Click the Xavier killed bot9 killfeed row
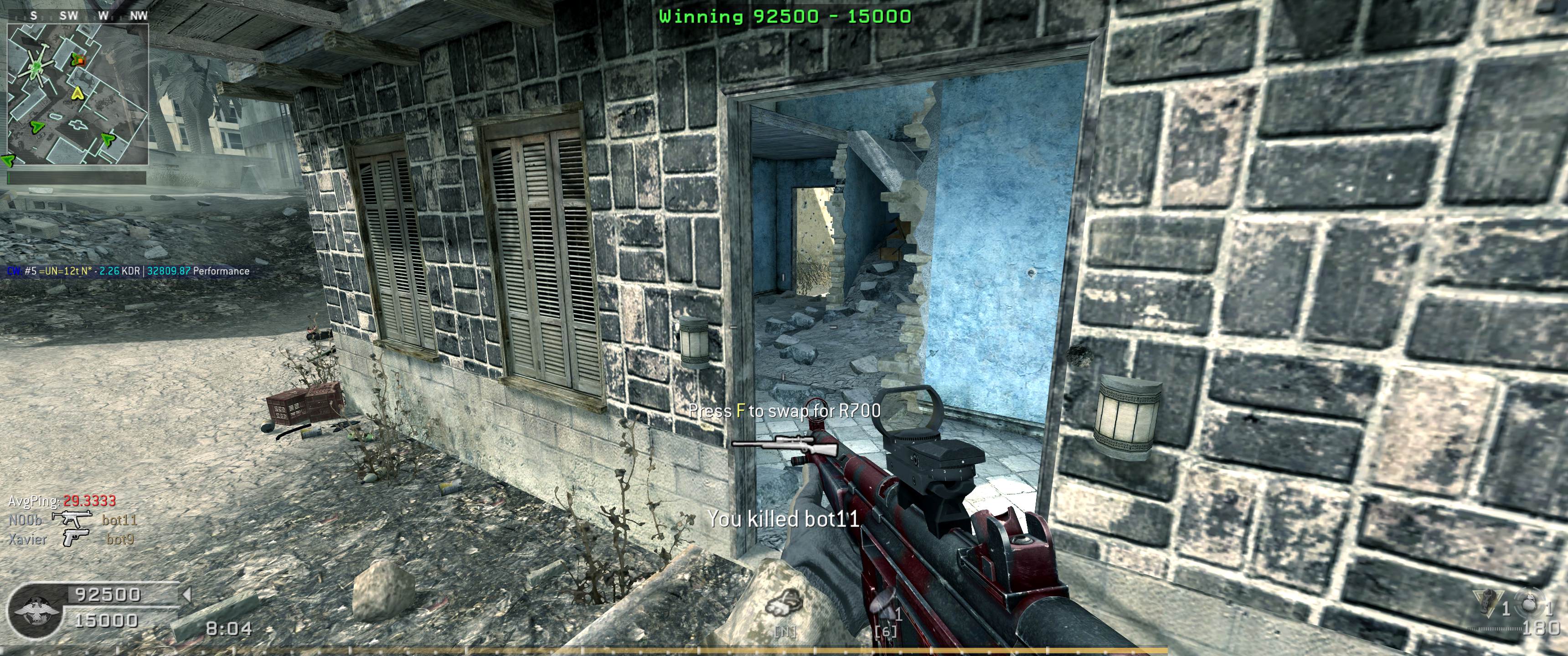 point(71,538)
